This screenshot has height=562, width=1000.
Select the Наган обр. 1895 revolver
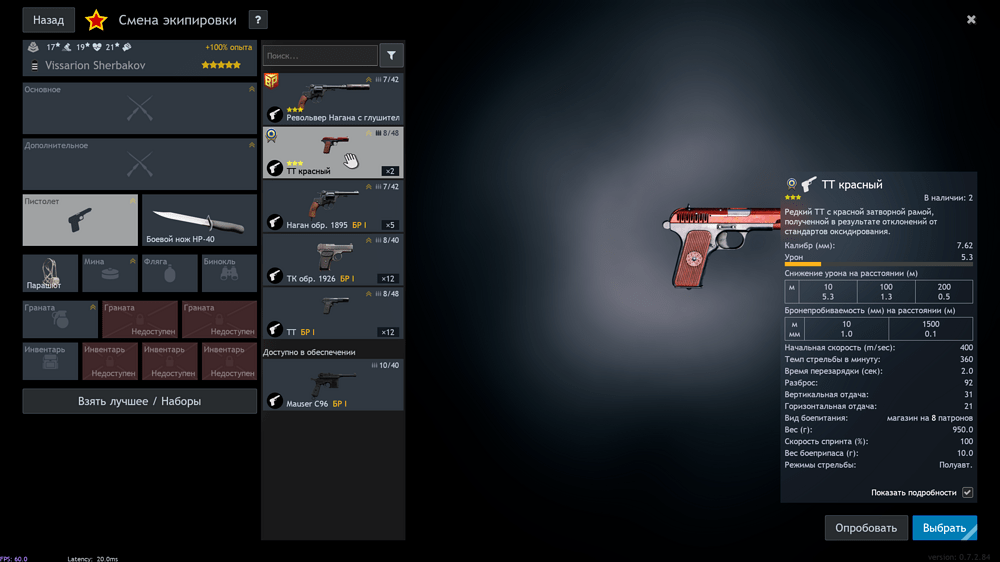click(x=333, y=206)
